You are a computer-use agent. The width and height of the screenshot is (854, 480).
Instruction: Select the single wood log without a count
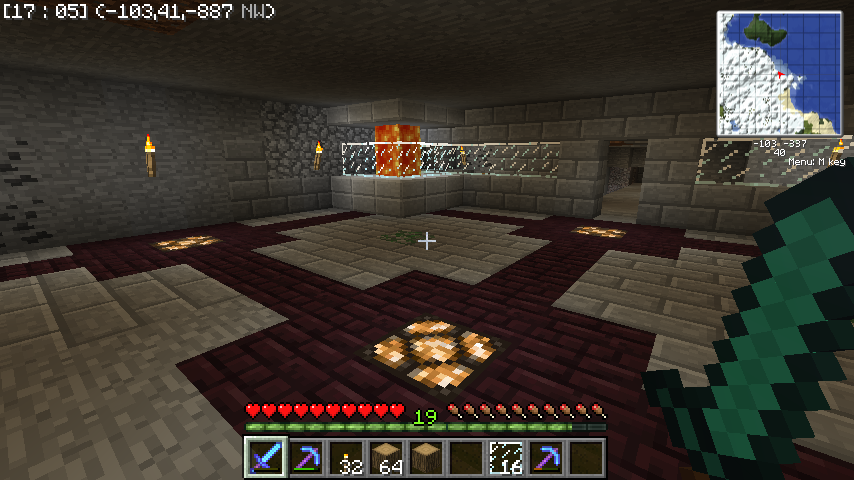click(425, 457)
